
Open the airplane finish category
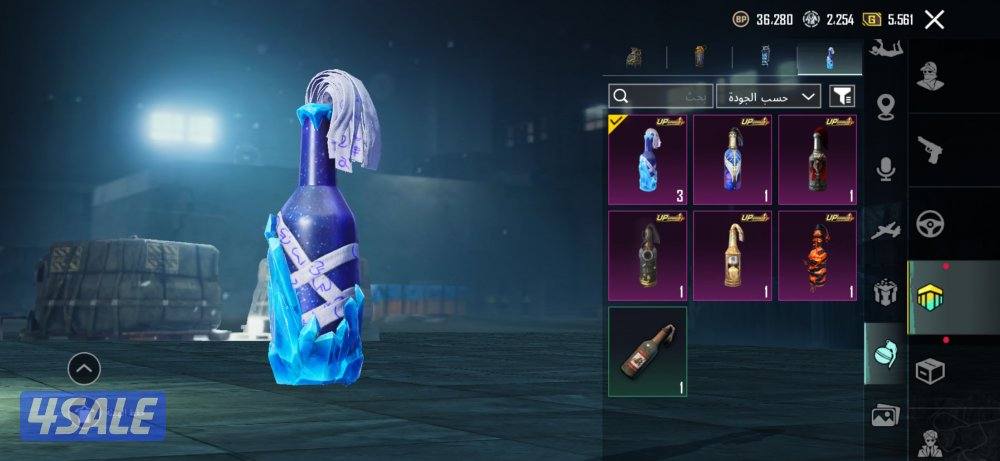tap(885, 231)
